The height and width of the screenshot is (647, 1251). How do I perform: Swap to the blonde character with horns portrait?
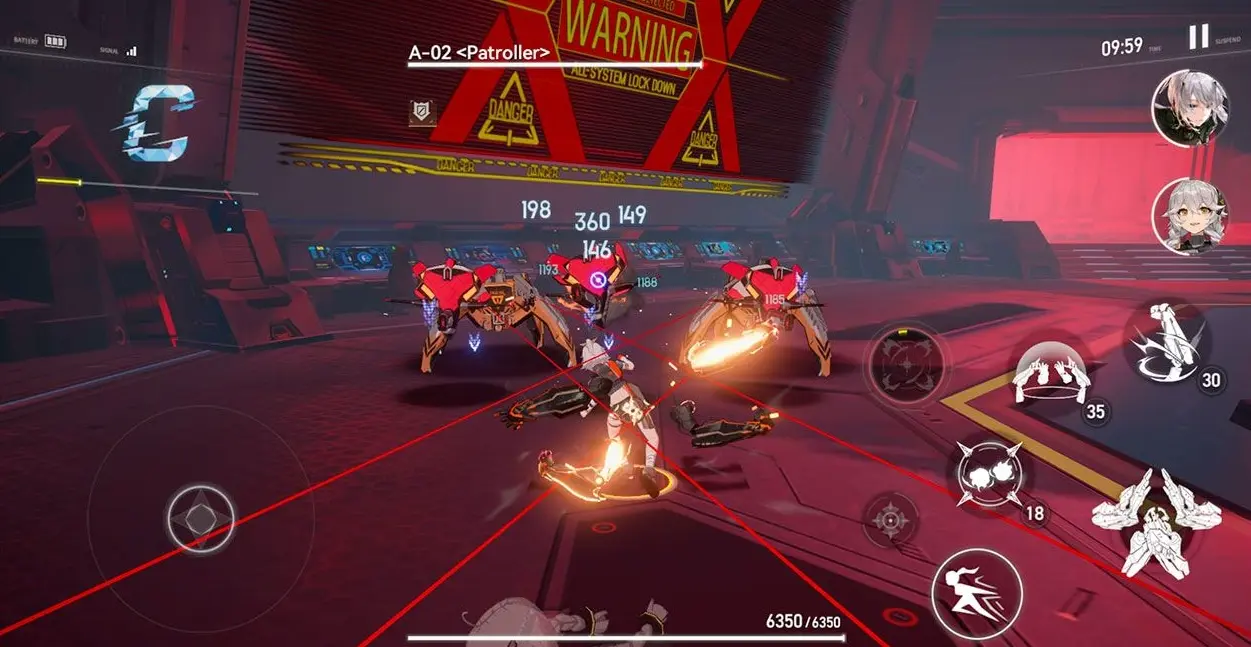pyautogui.click(x=1190, y=215)
